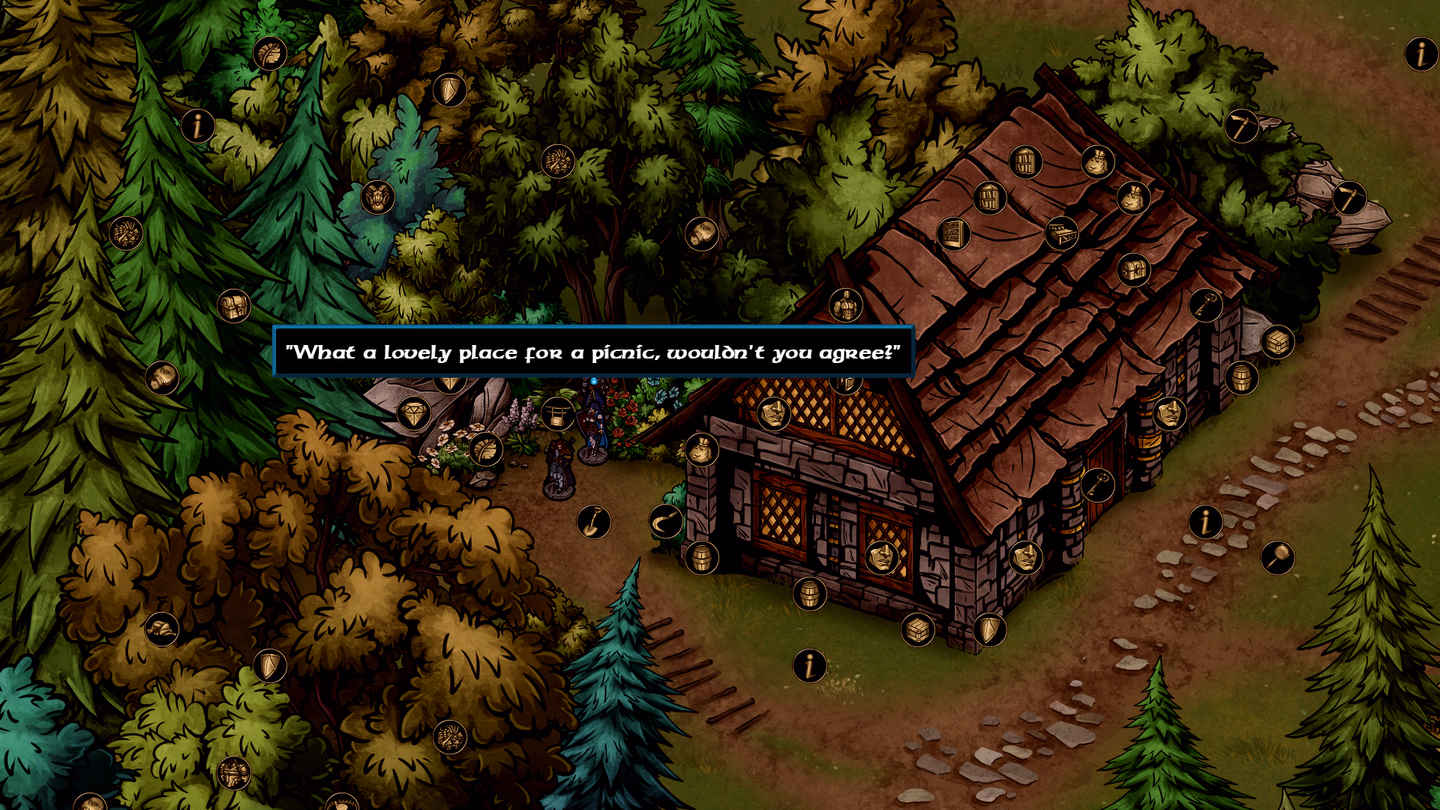Click the treasure chest icon on the roof
This screenshot has width=1440, height=810.
tap(1133, 270)
